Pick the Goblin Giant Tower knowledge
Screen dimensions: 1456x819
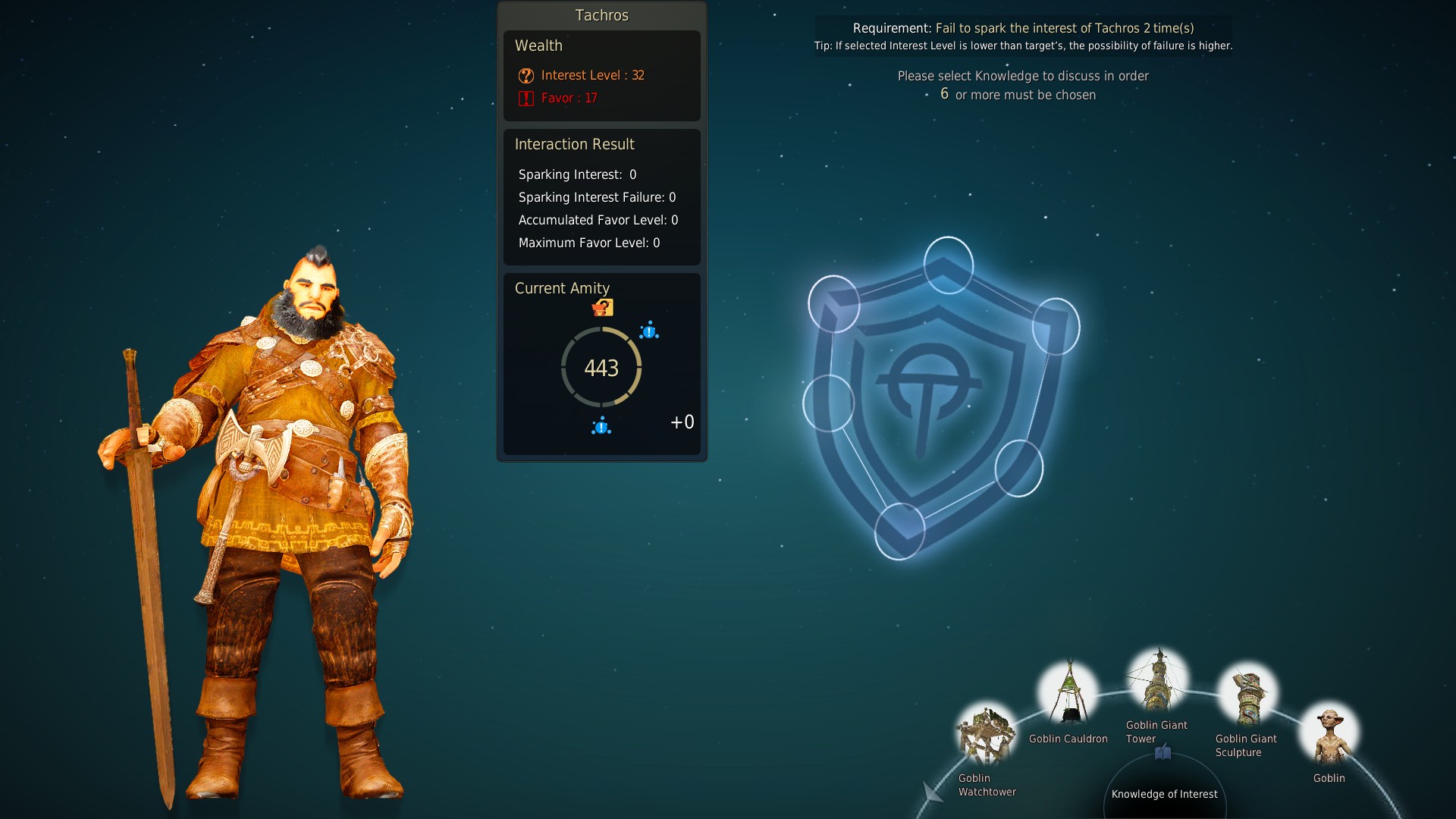tap(1158, 679)
